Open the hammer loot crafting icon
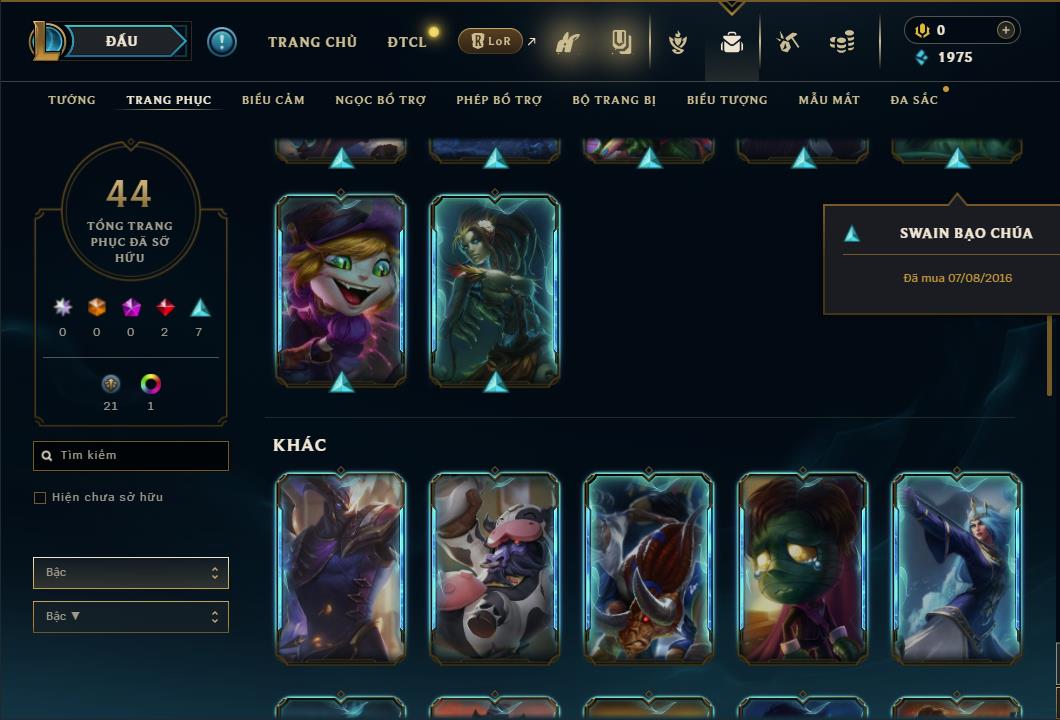 click(x=788, y=42)
